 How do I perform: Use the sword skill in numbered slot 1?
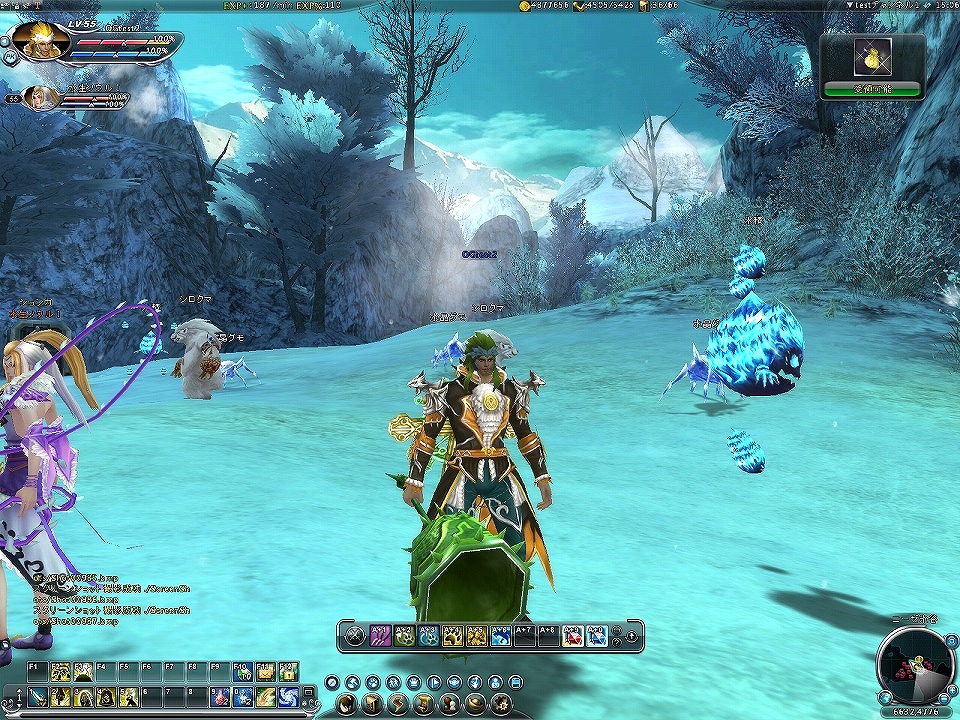[x=36, y=696]
